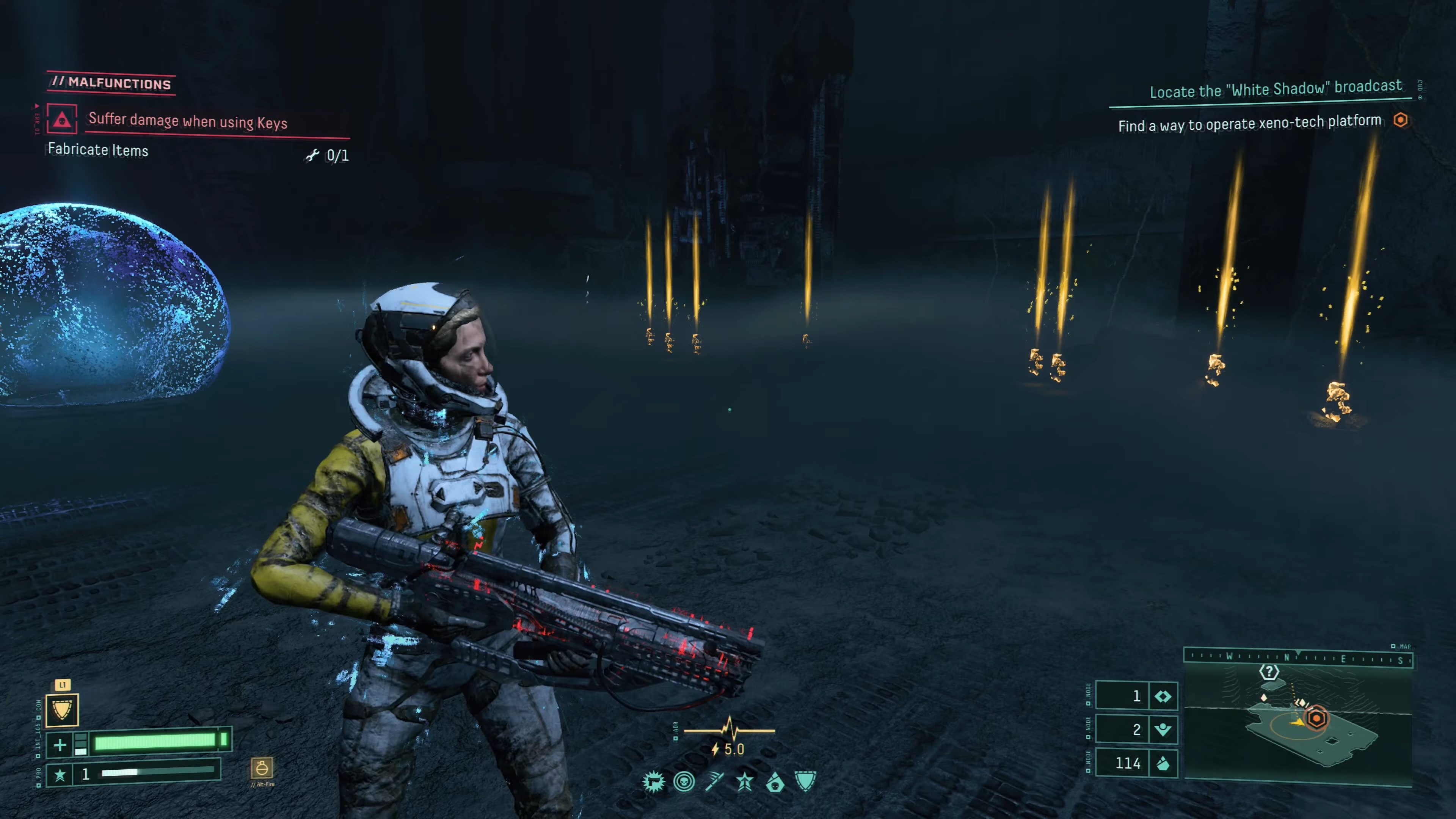Click the star with arrow trait icon

point(744,782)
